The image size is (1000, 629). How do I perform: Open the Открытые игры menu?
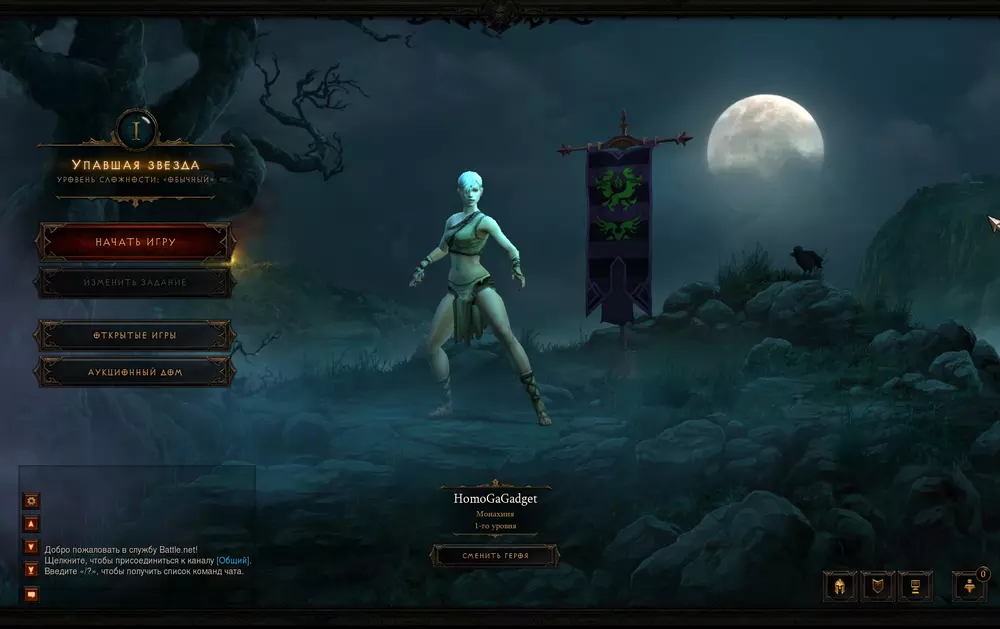click(x=135, y=336)
